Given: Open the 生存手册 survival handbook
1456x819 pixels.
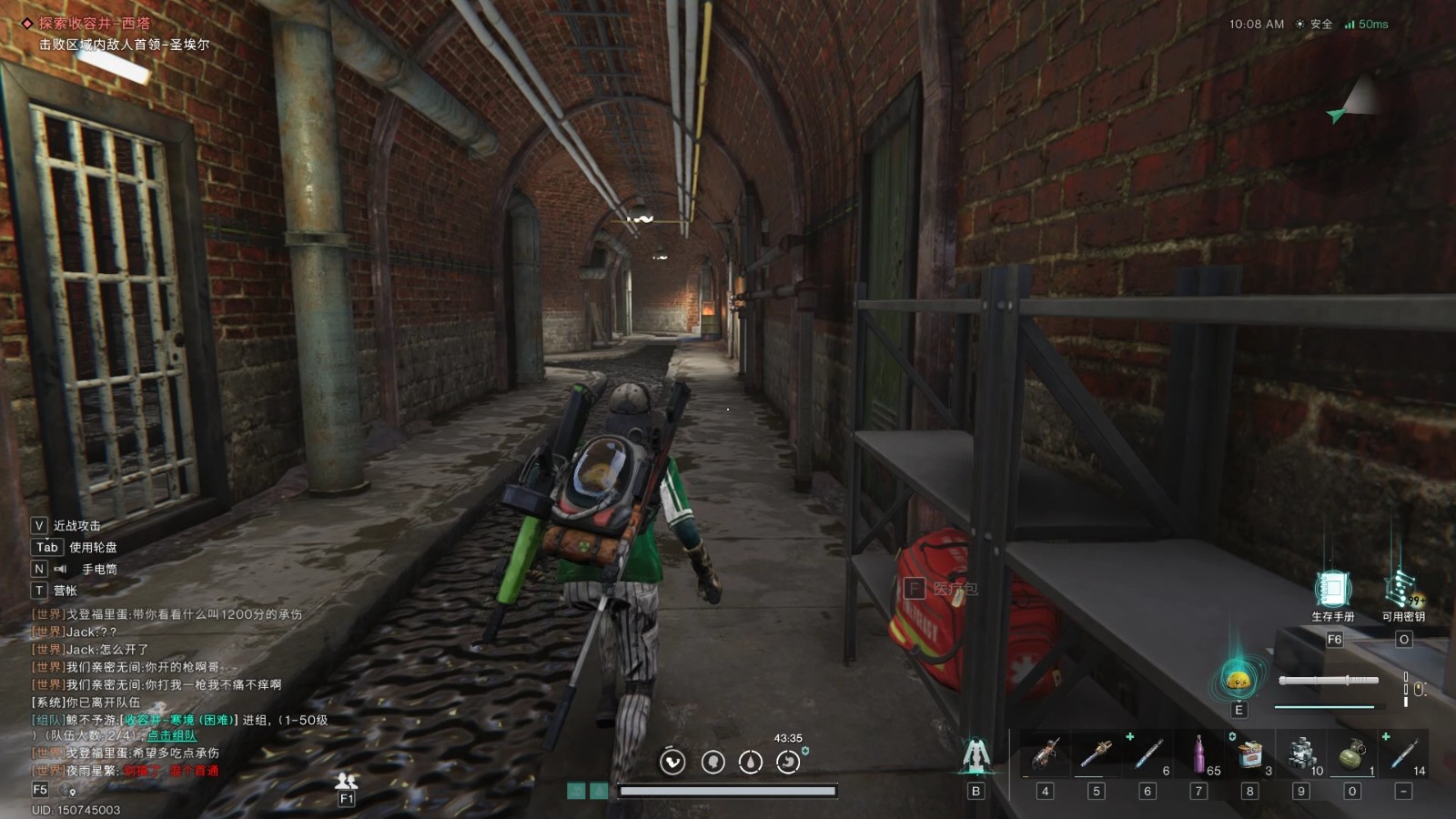Looking at the screenshot, I should point(1332,590).
